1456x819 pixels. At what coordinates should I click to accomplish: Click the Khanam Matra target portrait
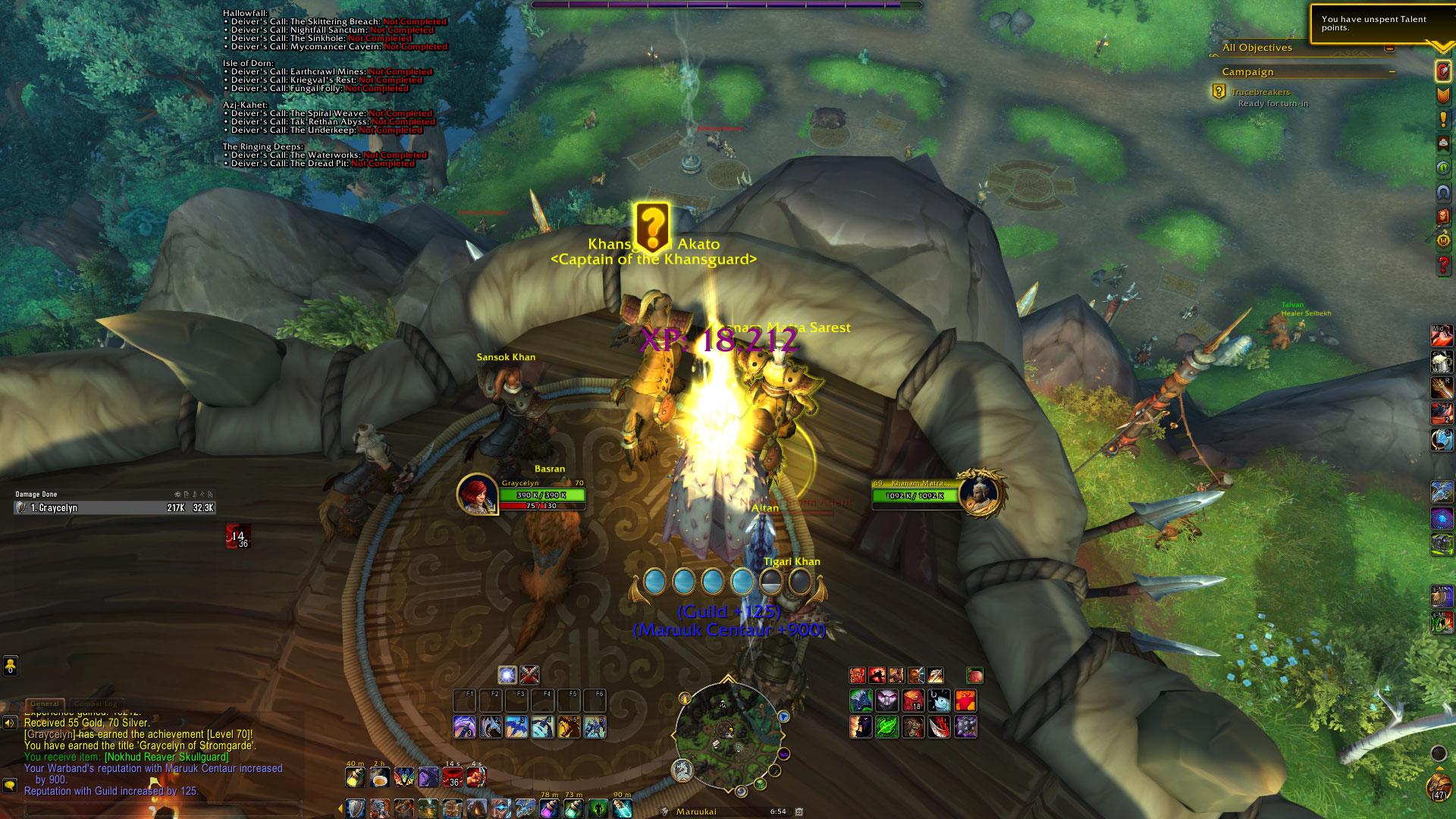[981, 494]
